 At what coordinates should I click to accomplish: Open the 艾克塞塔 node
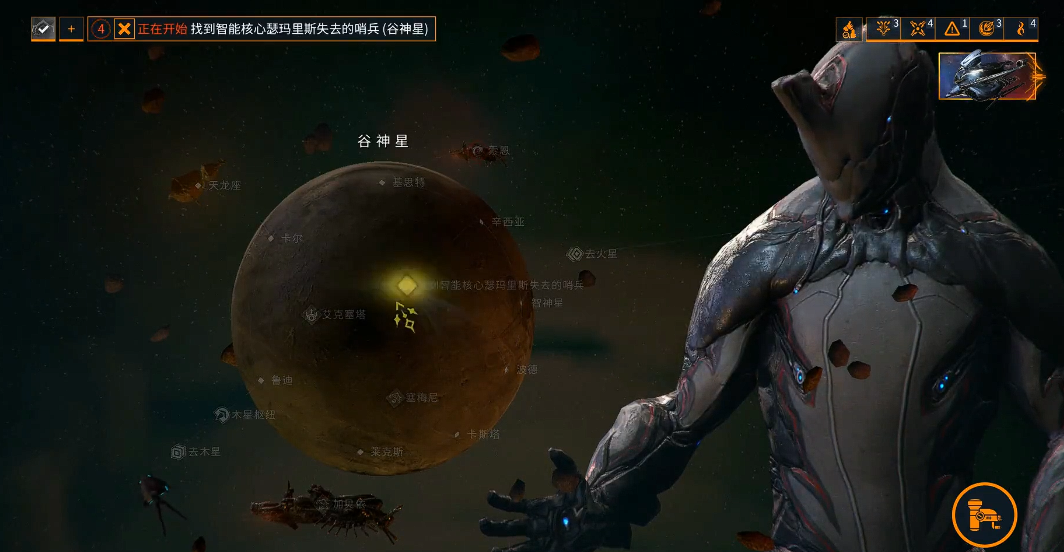pos(312,314)
